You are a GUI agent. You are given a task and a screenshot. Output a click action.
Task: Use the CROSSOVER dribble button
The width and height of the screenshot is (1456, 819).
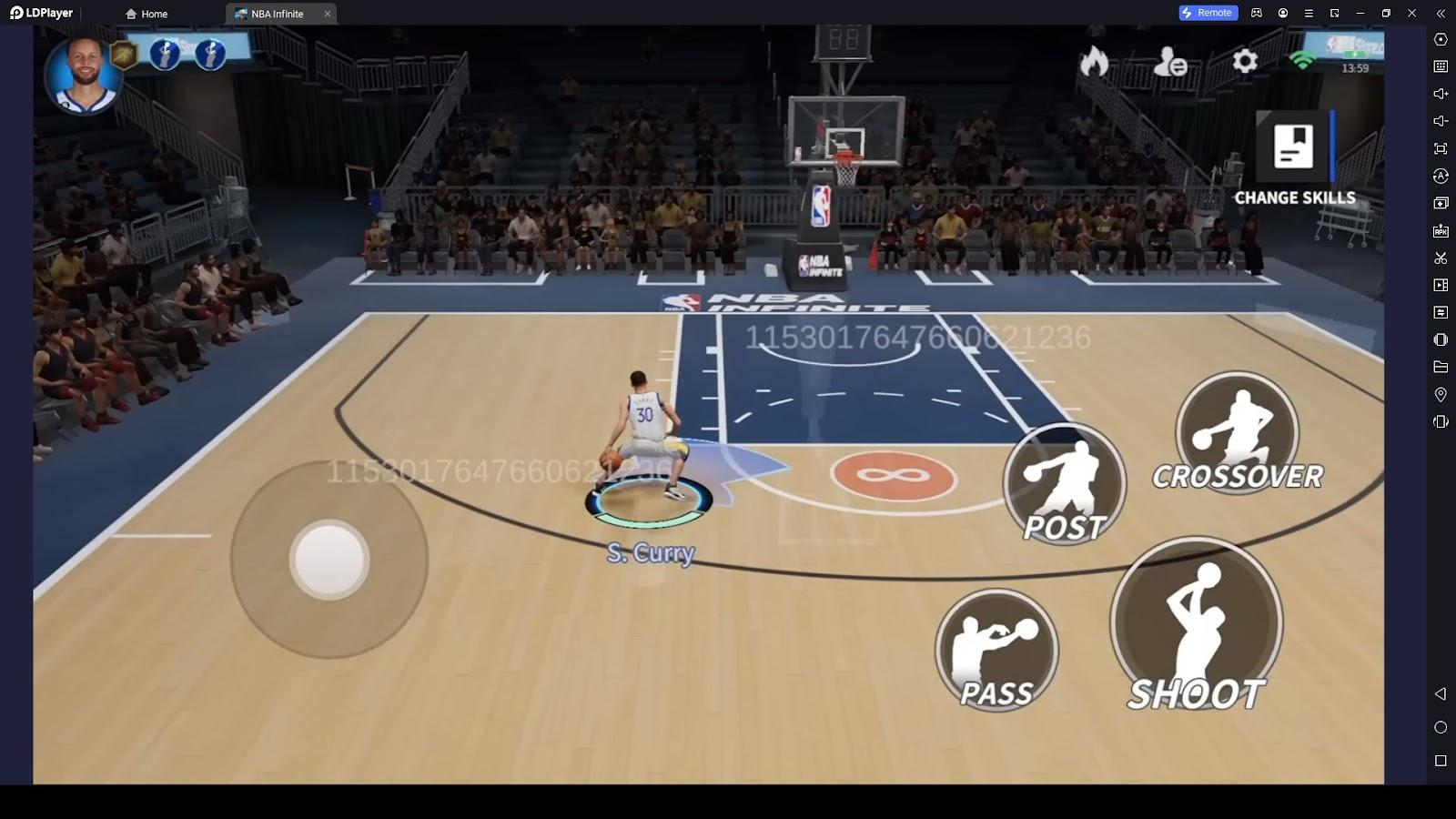click(1237, 432)
